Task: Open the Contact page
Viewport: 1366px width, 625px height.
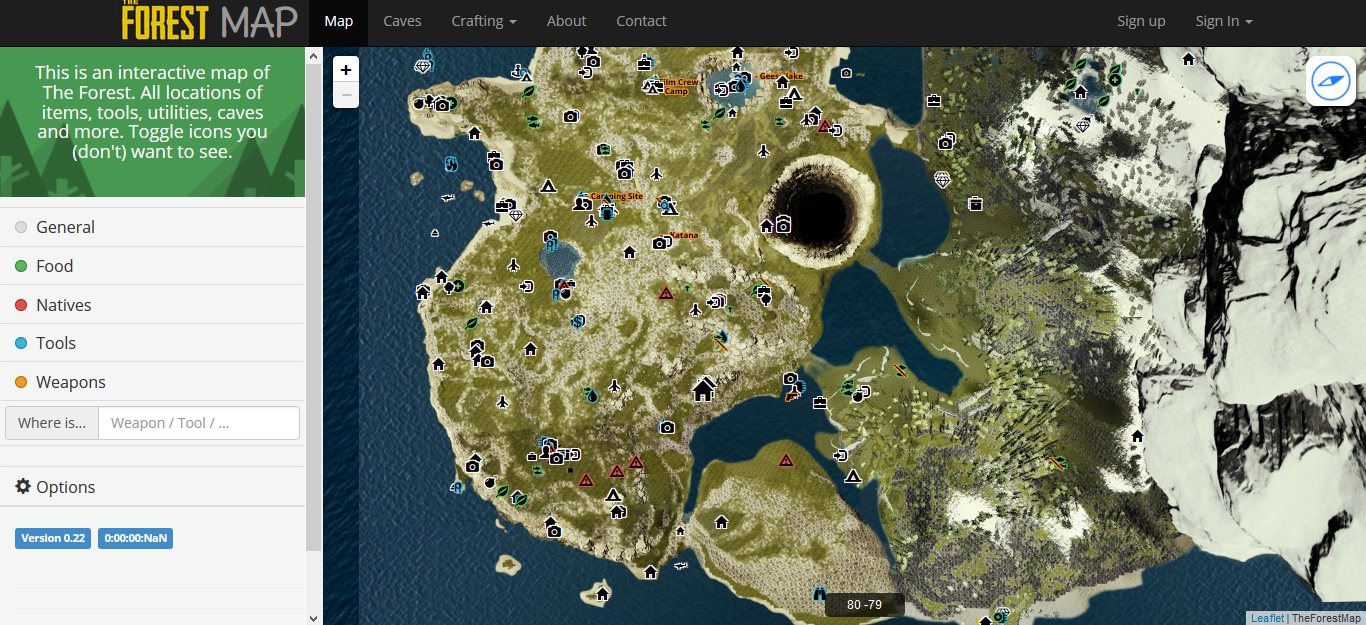Action: pyautogui.click(x=641, y=21)
